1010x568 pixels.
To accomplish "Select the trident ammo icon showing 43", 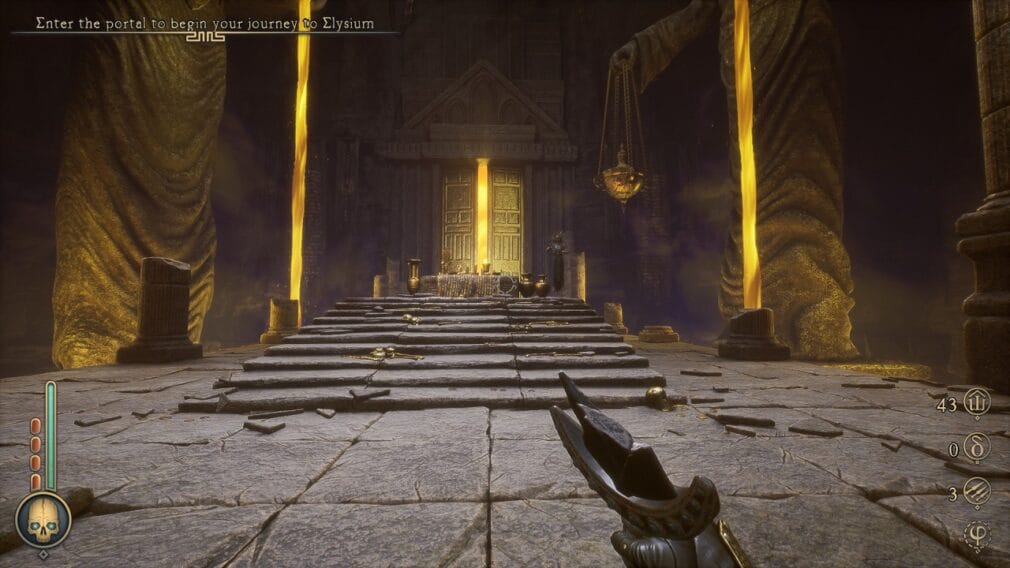I will click(x=975, y=403).
